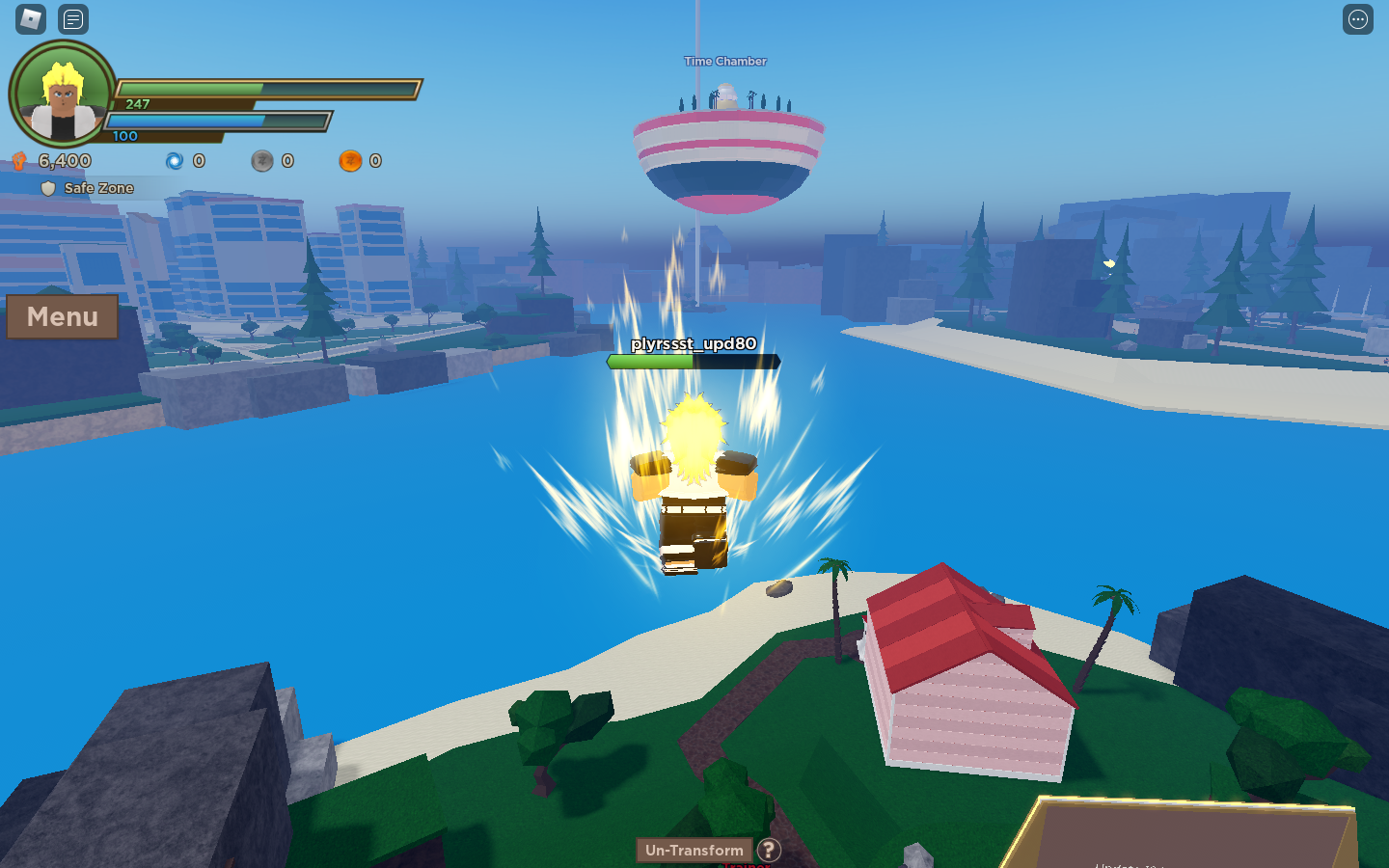This screenshot has height=868, width=1389.
Task: Click the orange Zeni coin icon
Action: [x=351, y=160]
